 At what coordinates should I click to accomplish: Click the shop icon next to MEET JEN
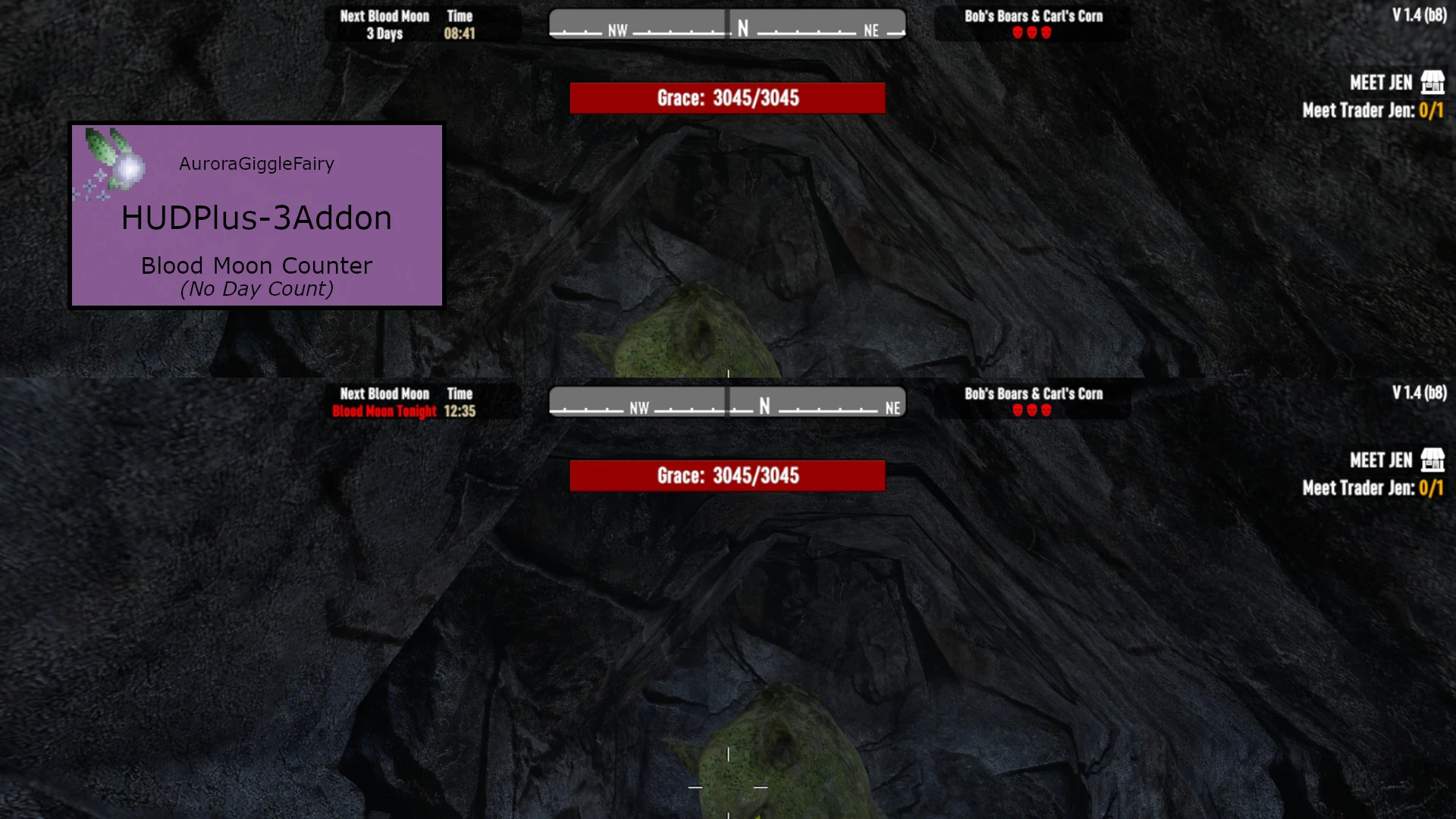tap(1434, 82)
